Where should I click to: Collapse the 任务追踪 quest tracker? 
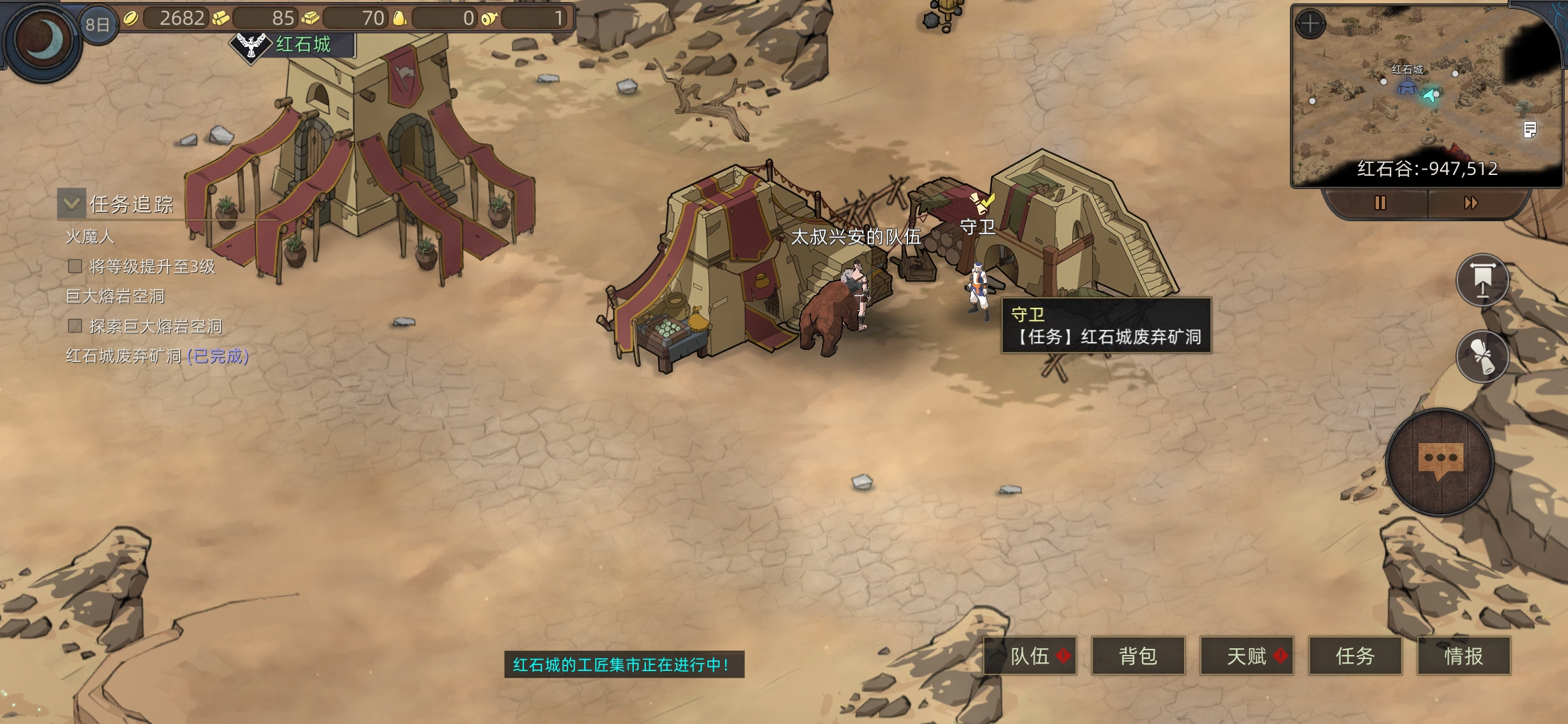(72, 203)
